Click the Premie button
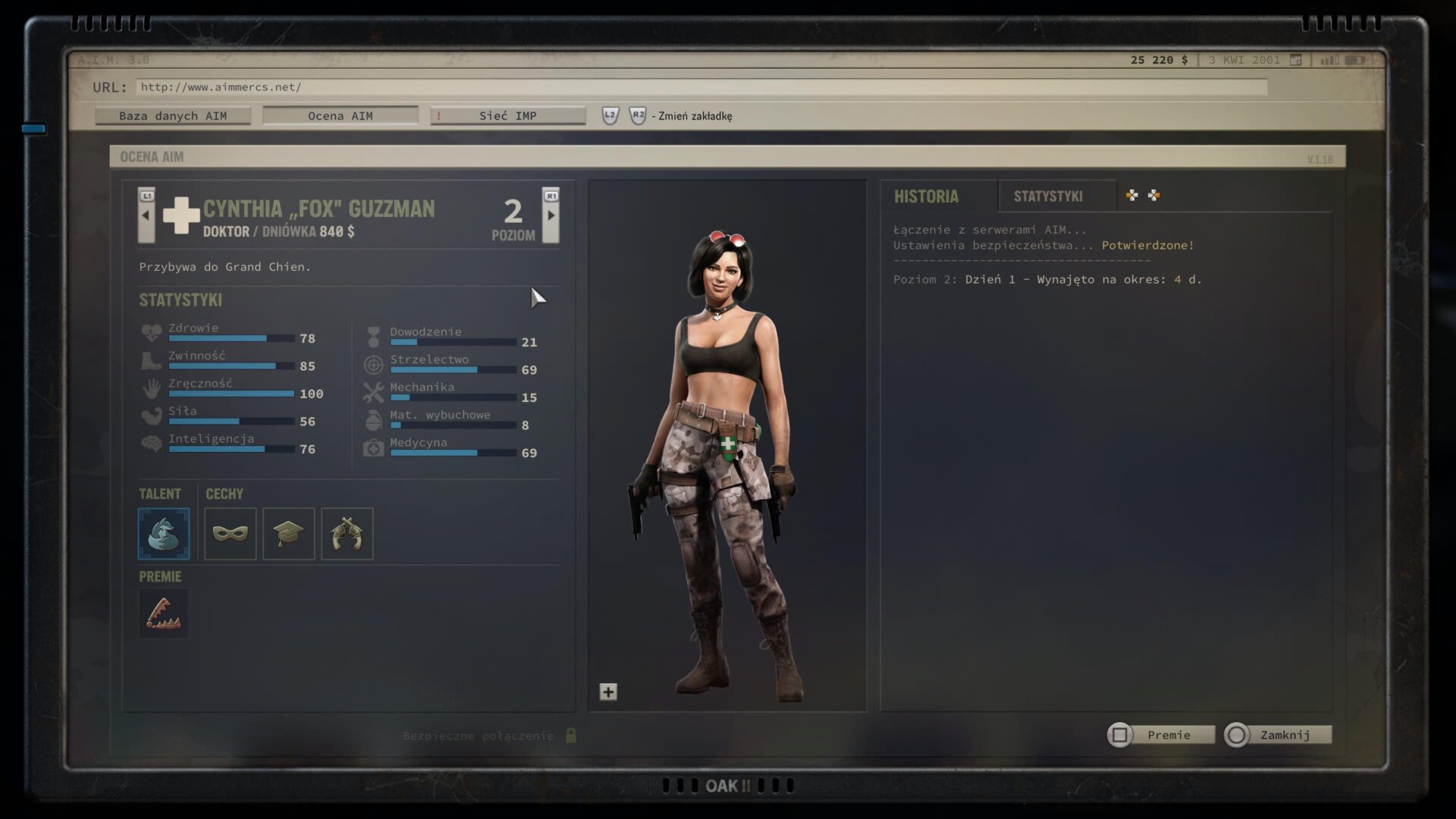This screenshot has width=1456, height=819. click(x=1162, y=735)
